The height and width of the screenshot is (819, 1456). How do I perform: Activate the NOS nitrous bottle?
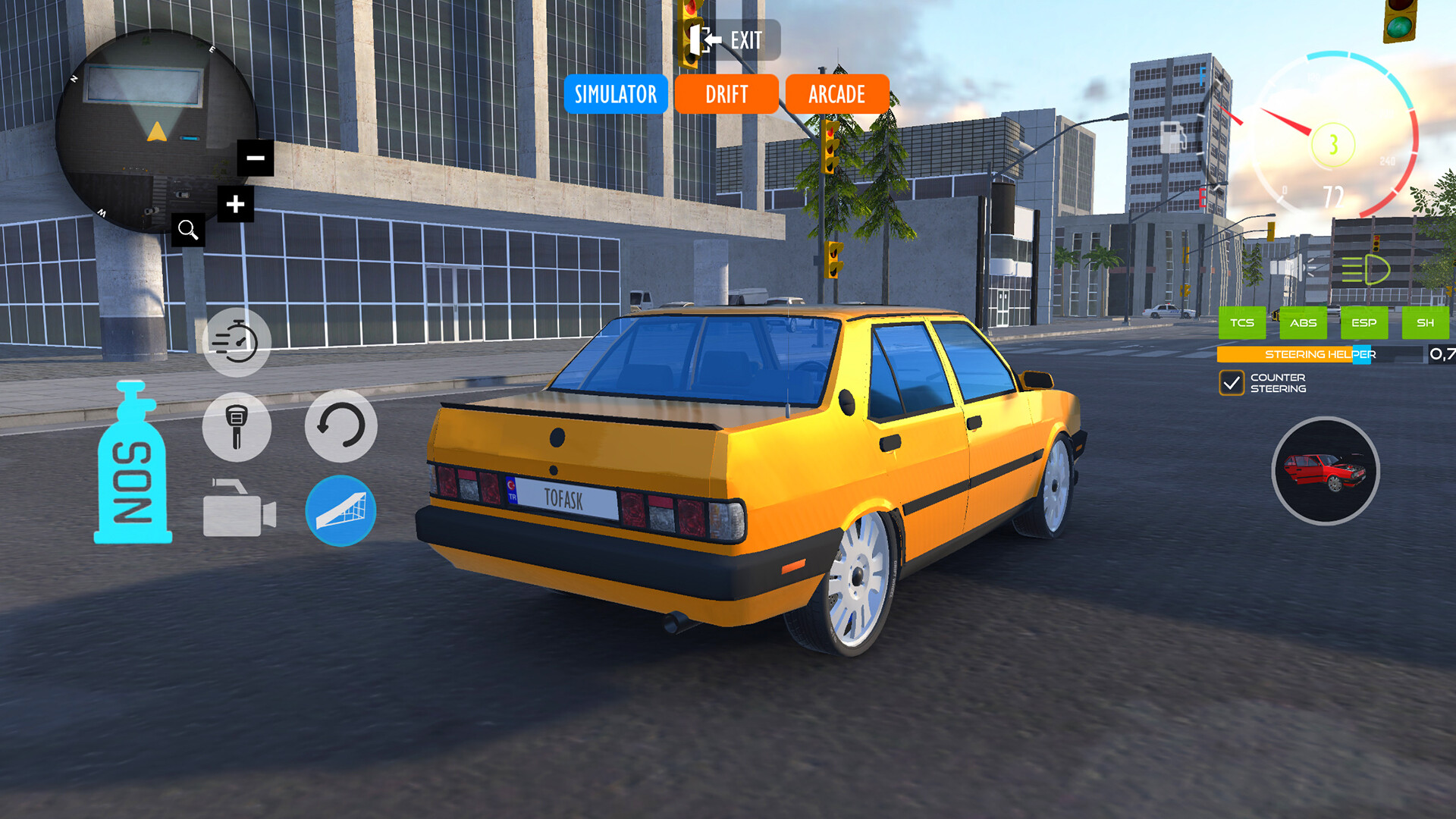click(x=133, y=466)
